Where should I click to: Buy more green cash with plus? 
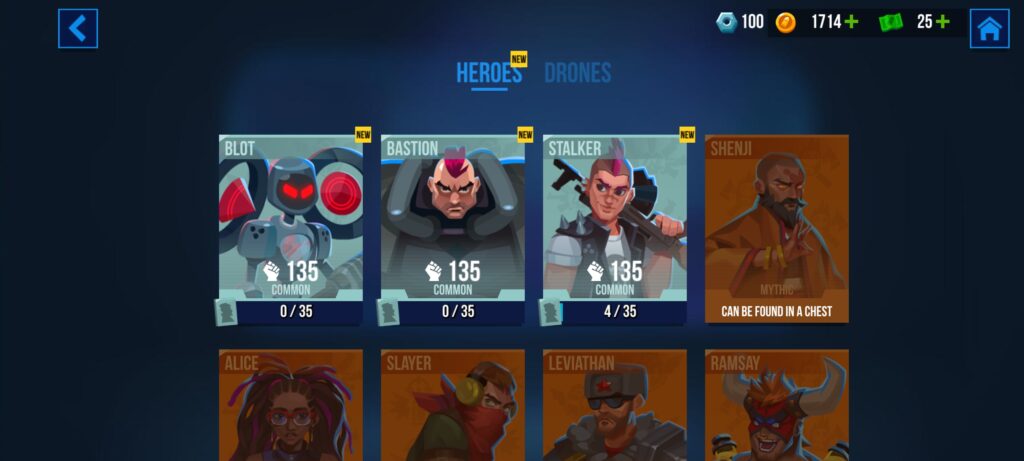(941, 22)
